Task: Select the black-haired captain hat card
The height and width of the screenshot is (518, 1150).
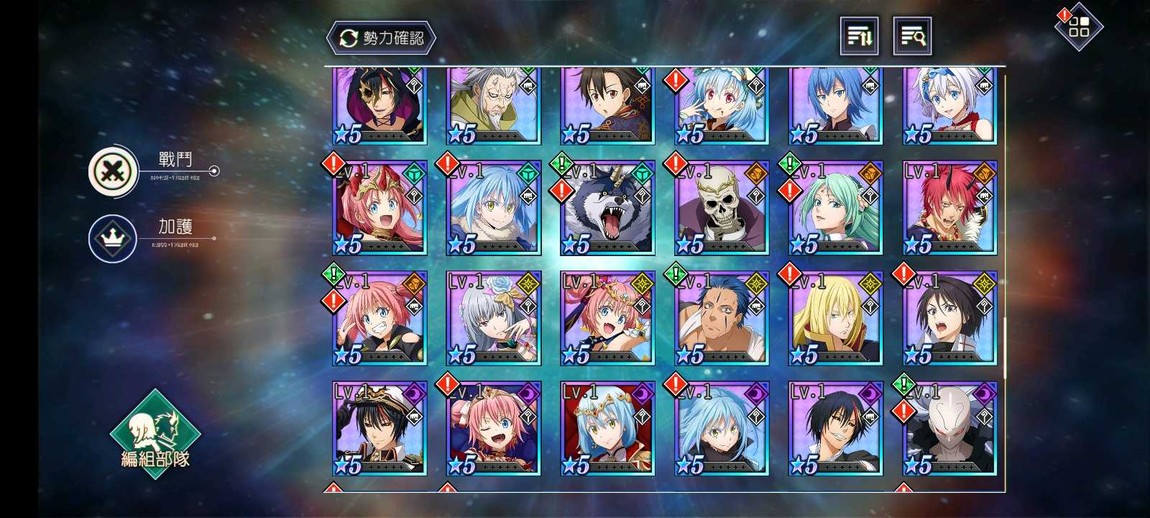Action: point(381,428)
